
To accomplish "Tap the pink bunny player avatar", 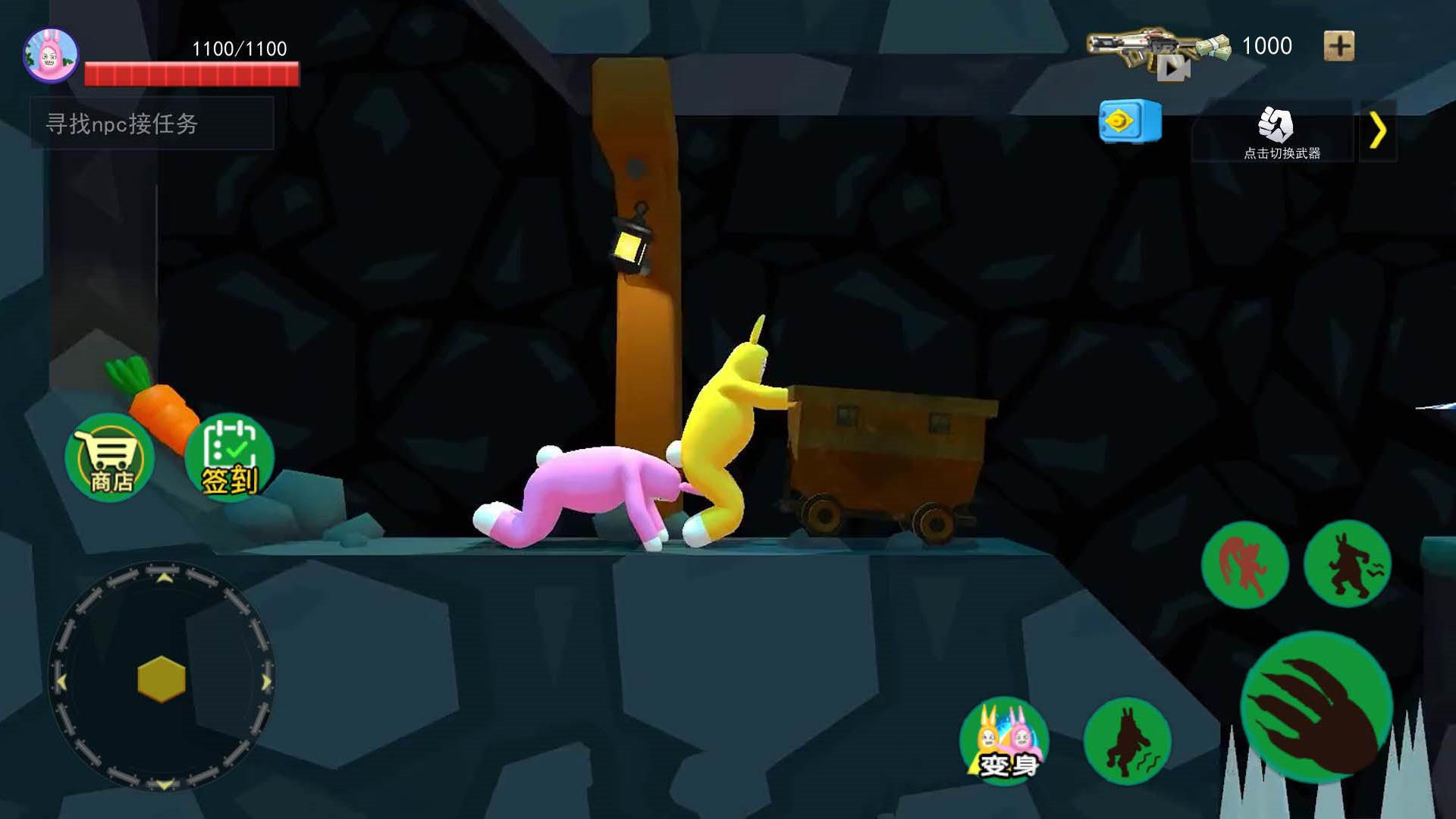I will click(51, 55).
